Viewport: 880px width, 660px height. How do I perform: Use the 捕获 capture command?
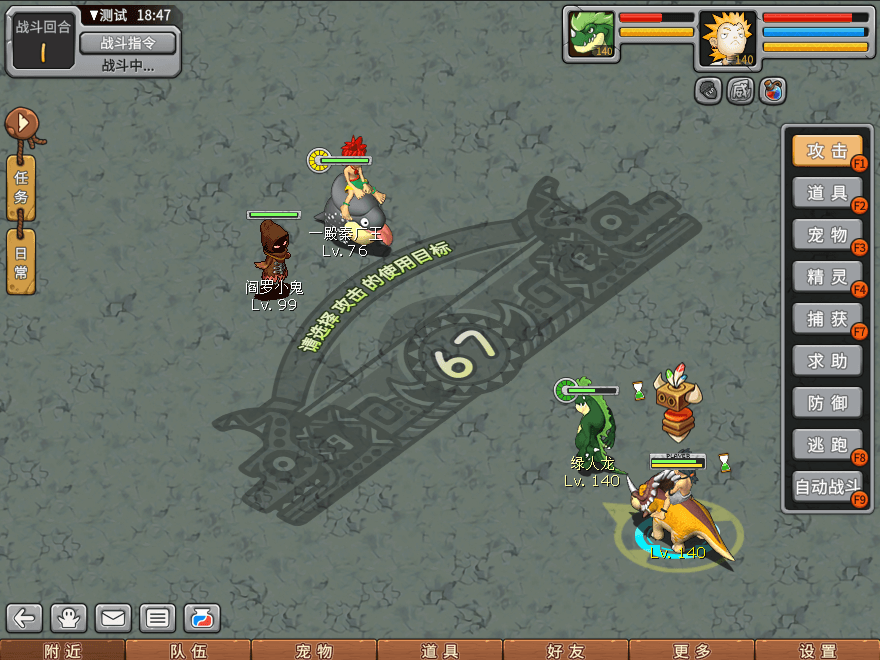coord(827,319)
